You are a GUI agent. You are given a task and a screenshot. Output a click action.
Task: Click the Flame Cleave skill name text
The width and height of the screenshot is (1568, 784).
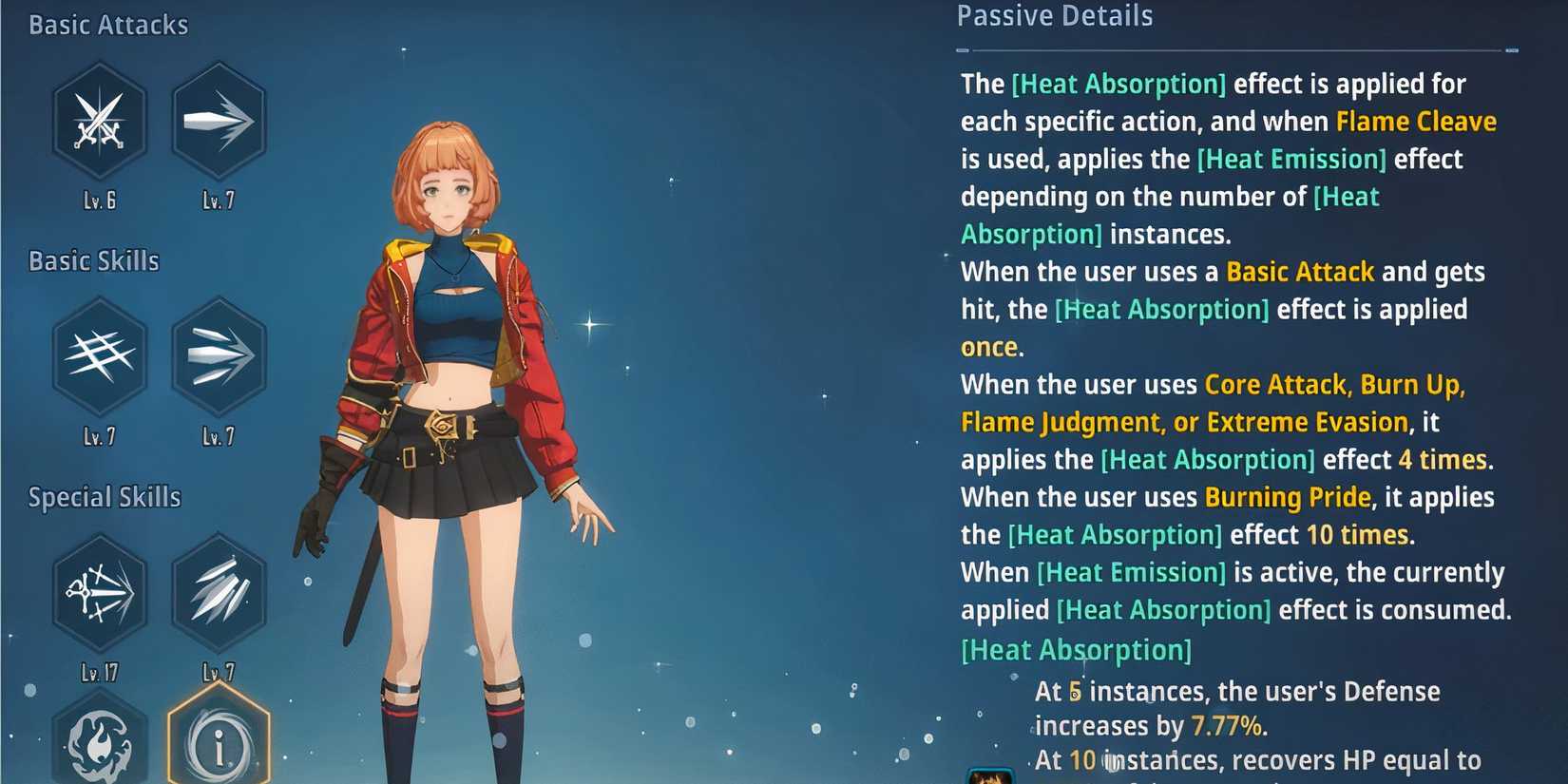[1415, 122]
